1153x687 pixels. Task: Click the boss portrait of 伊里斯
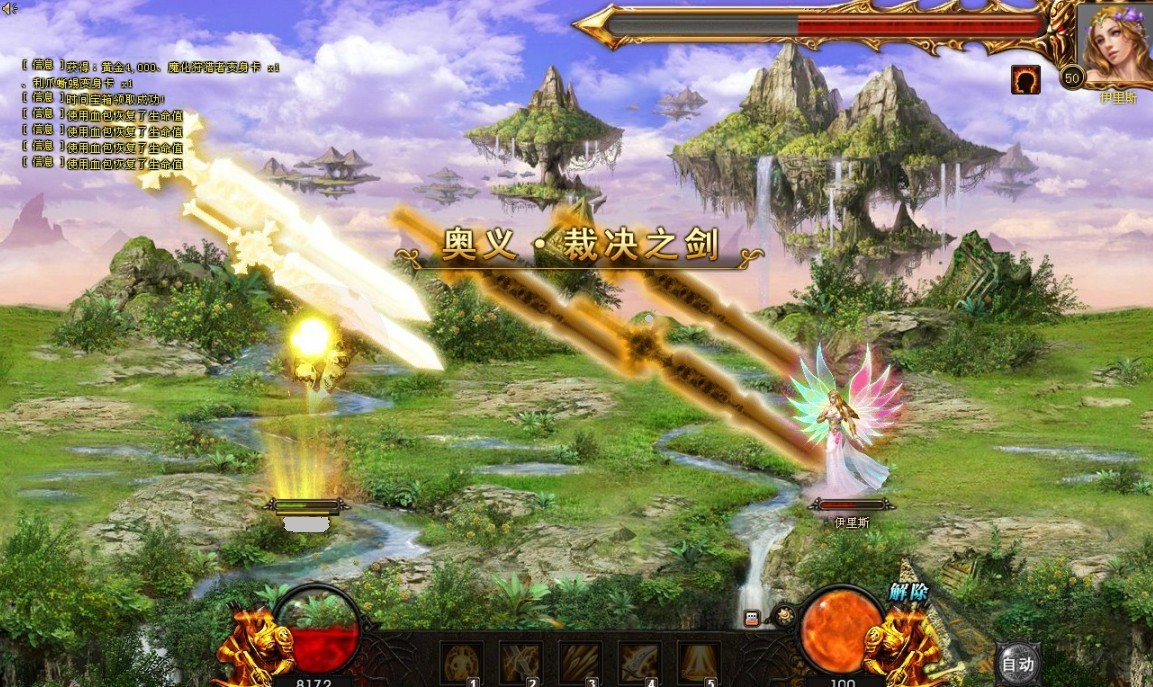tap(1114, 45)
